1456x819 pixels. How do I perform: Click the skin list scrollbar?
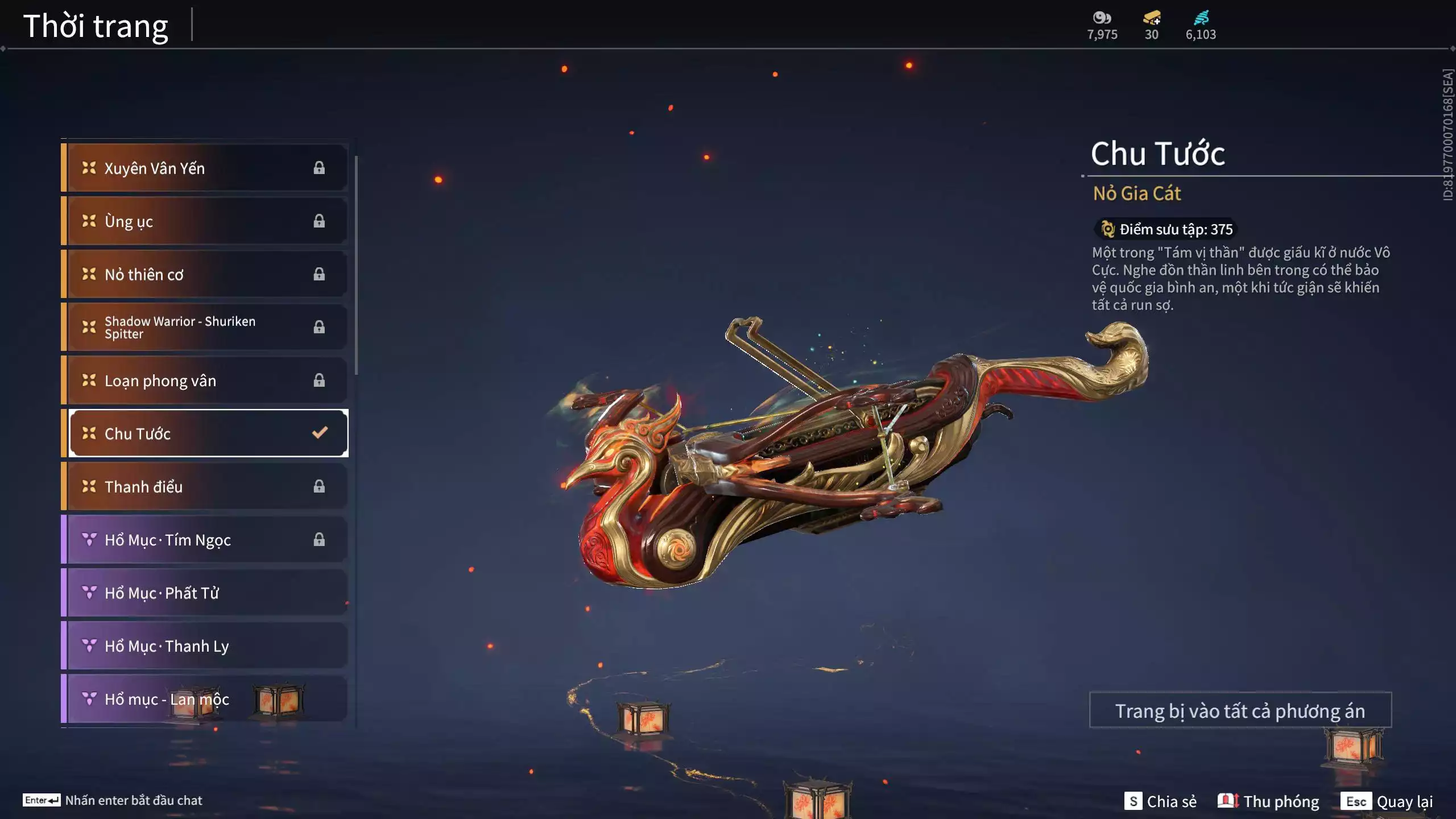click(357, 266)
